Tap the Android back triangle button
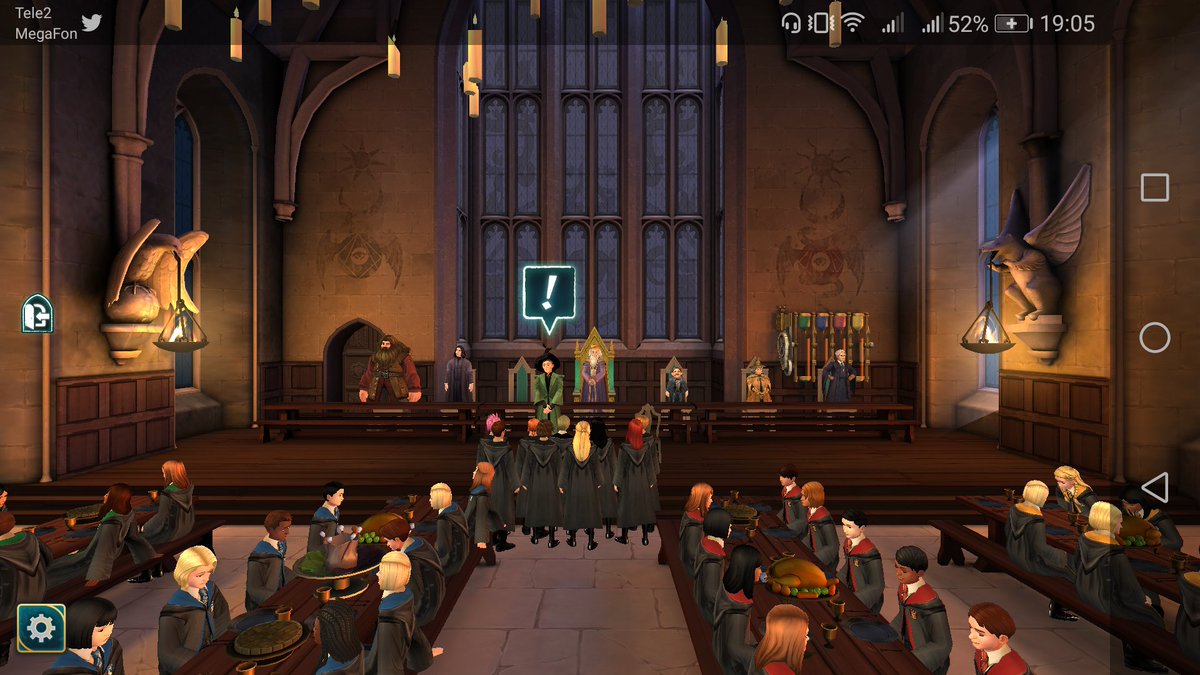Screen dimensions: 1200x675 tap(1154, 487)
